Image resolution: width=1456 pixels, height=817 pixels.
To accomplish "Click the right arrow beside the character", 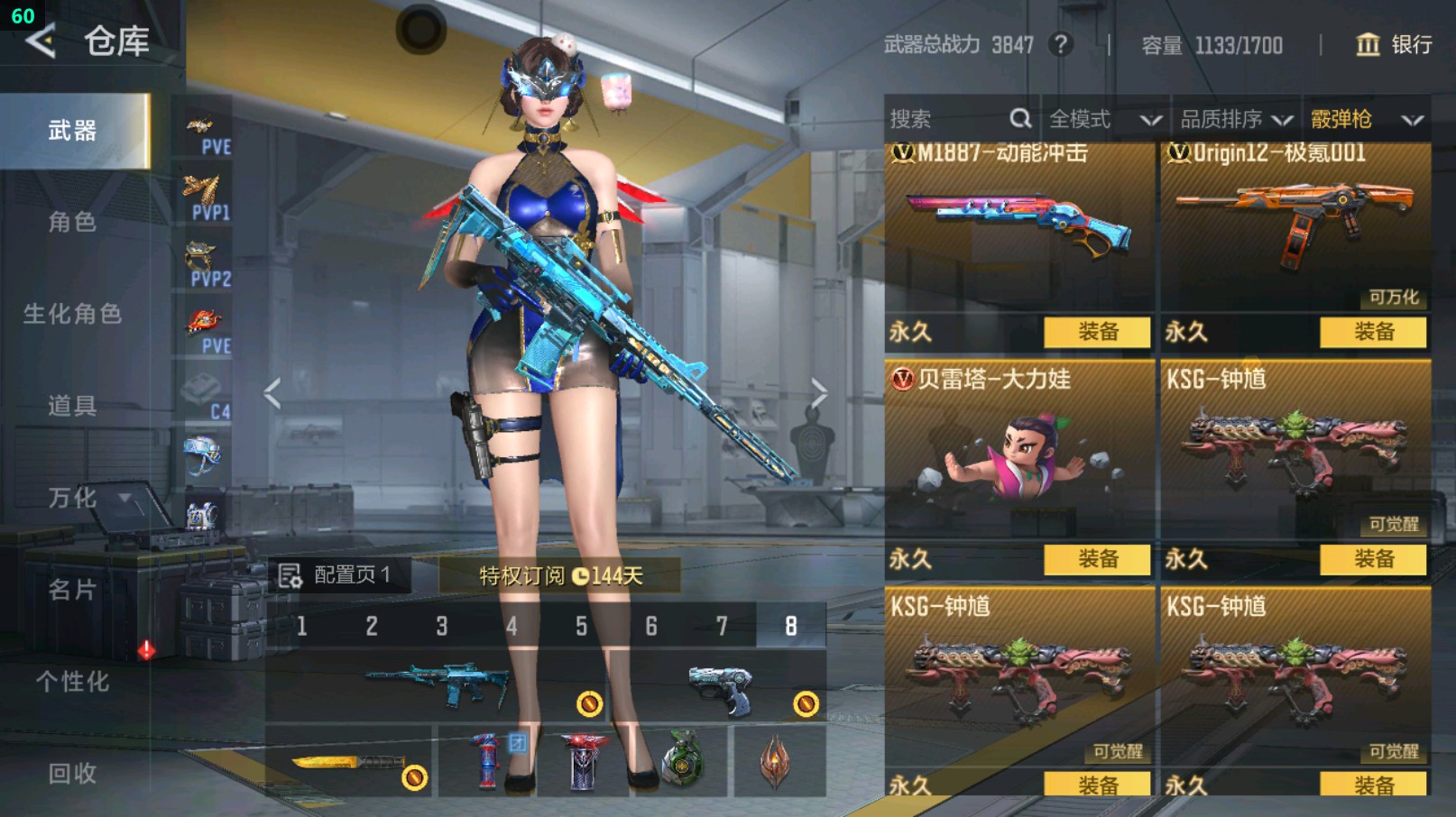I will [819, 391].
